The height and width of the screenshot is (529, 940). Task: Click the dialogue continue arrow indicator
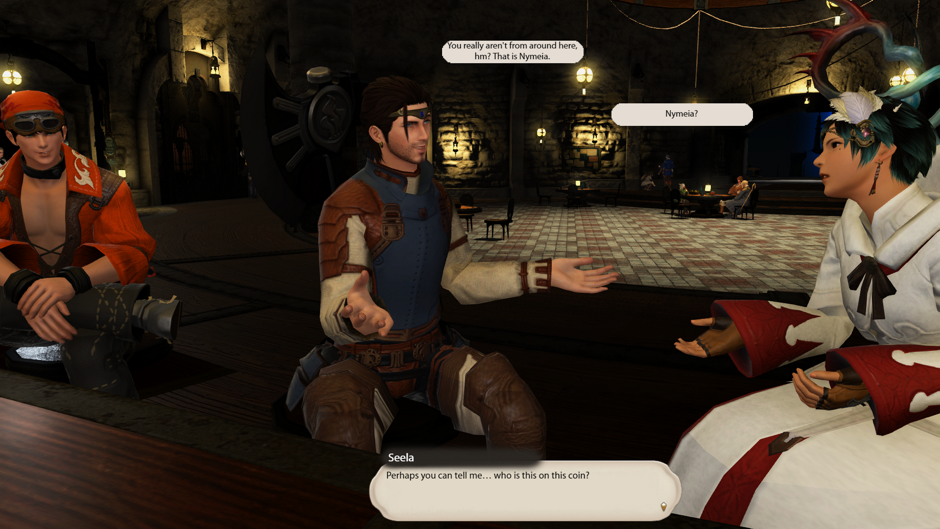point(664,508)
